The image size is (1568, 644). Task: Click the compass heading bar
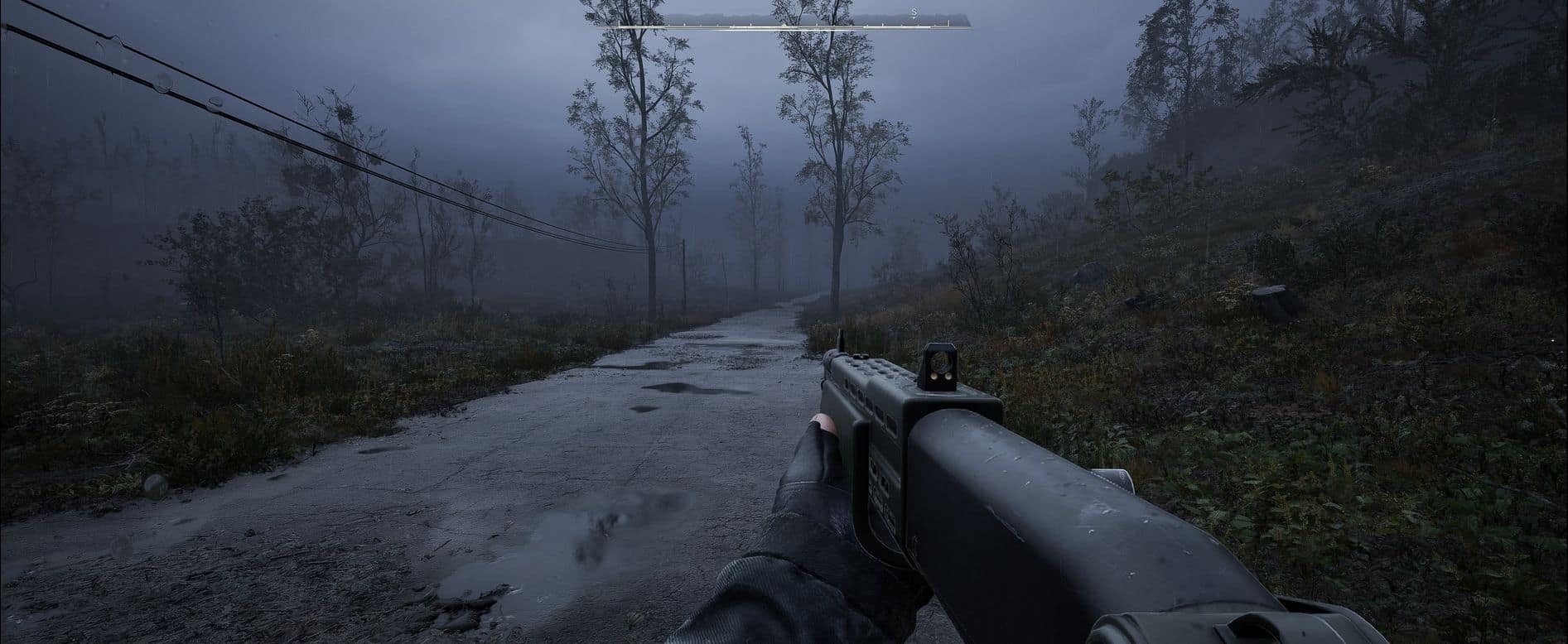tap(783, 22)
